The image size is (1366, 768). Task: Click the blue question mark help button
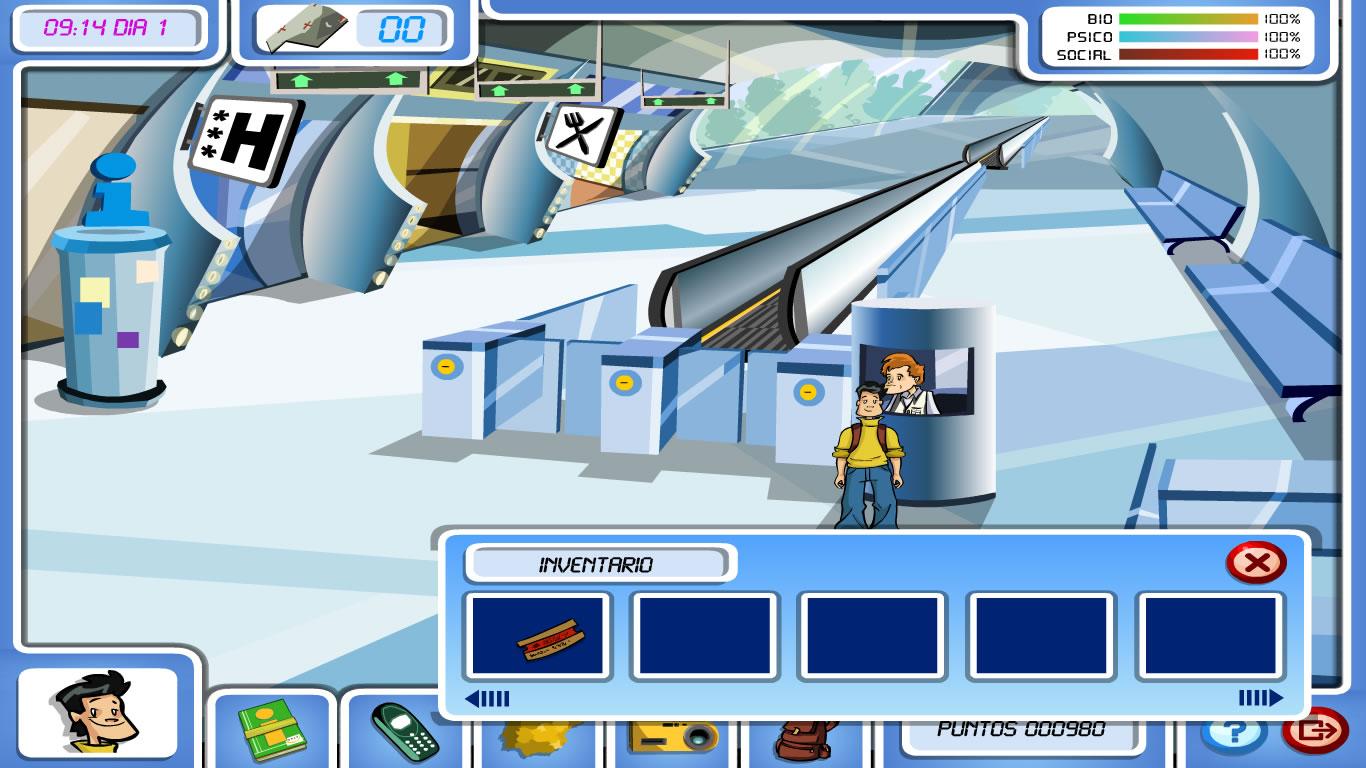pos(1233,734)
